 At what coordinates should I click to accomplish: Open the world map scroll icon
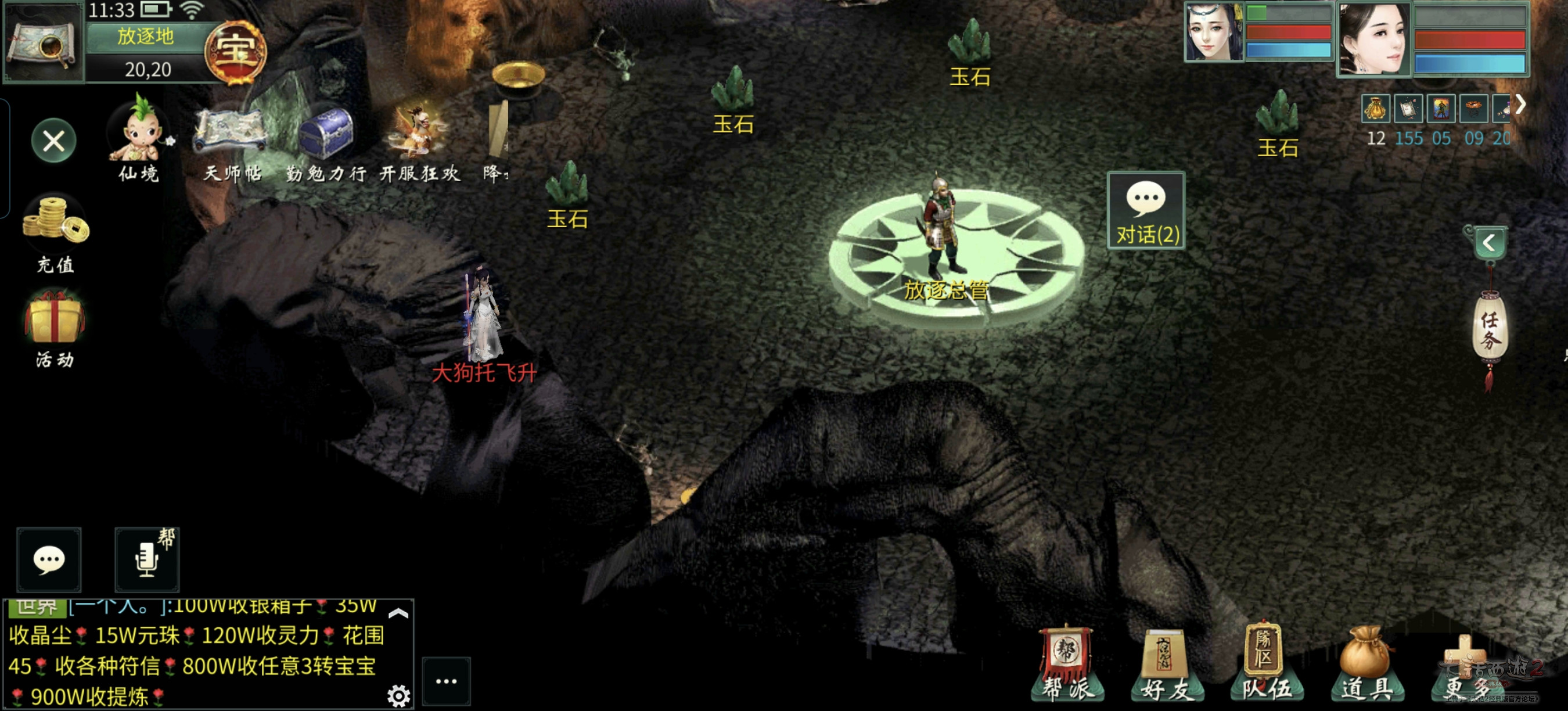pos(43,41)
